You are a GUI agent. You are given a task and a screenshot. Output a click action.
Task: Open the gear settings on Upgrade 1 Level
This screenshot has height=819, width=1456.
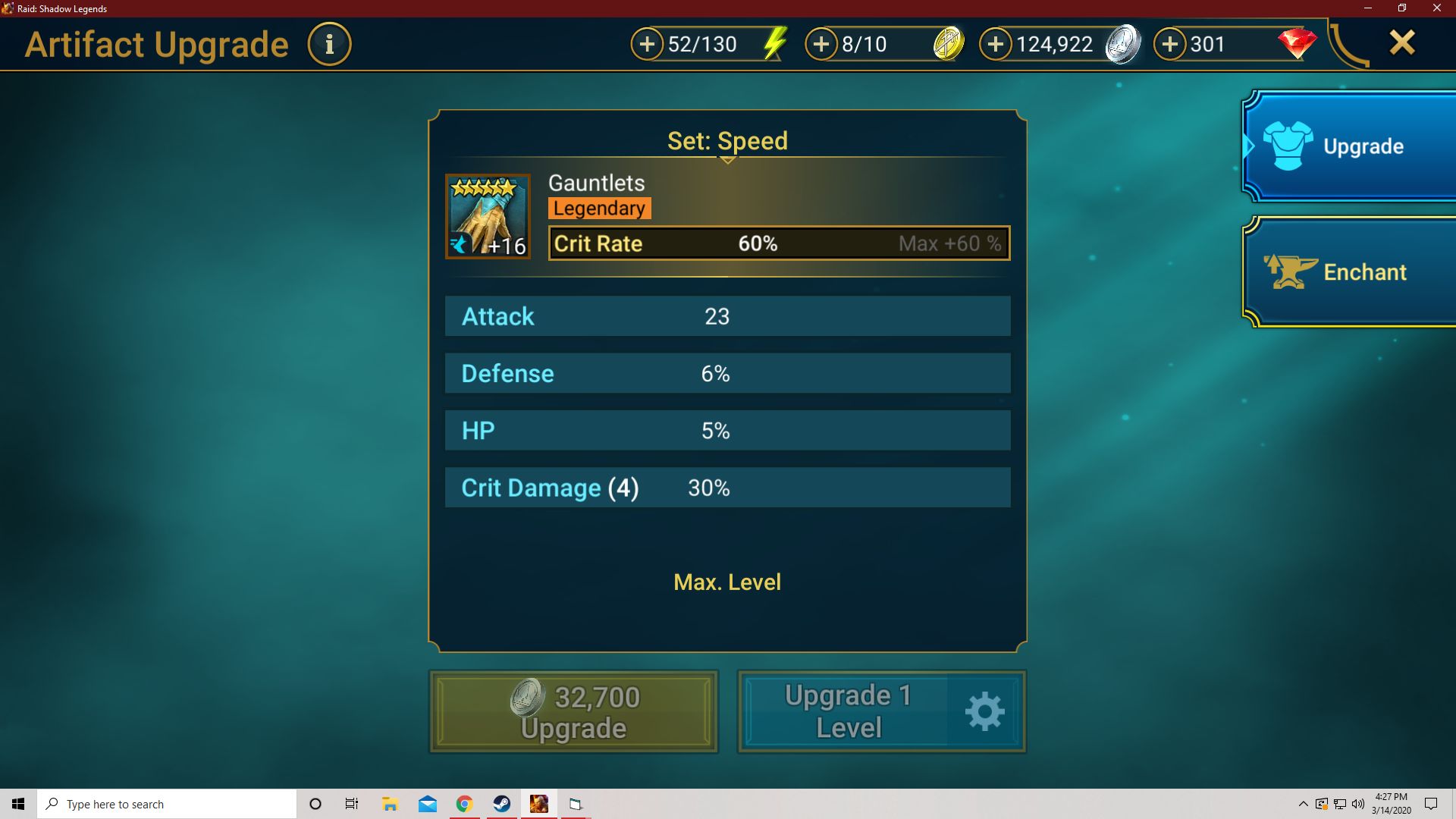coord(984,711)
